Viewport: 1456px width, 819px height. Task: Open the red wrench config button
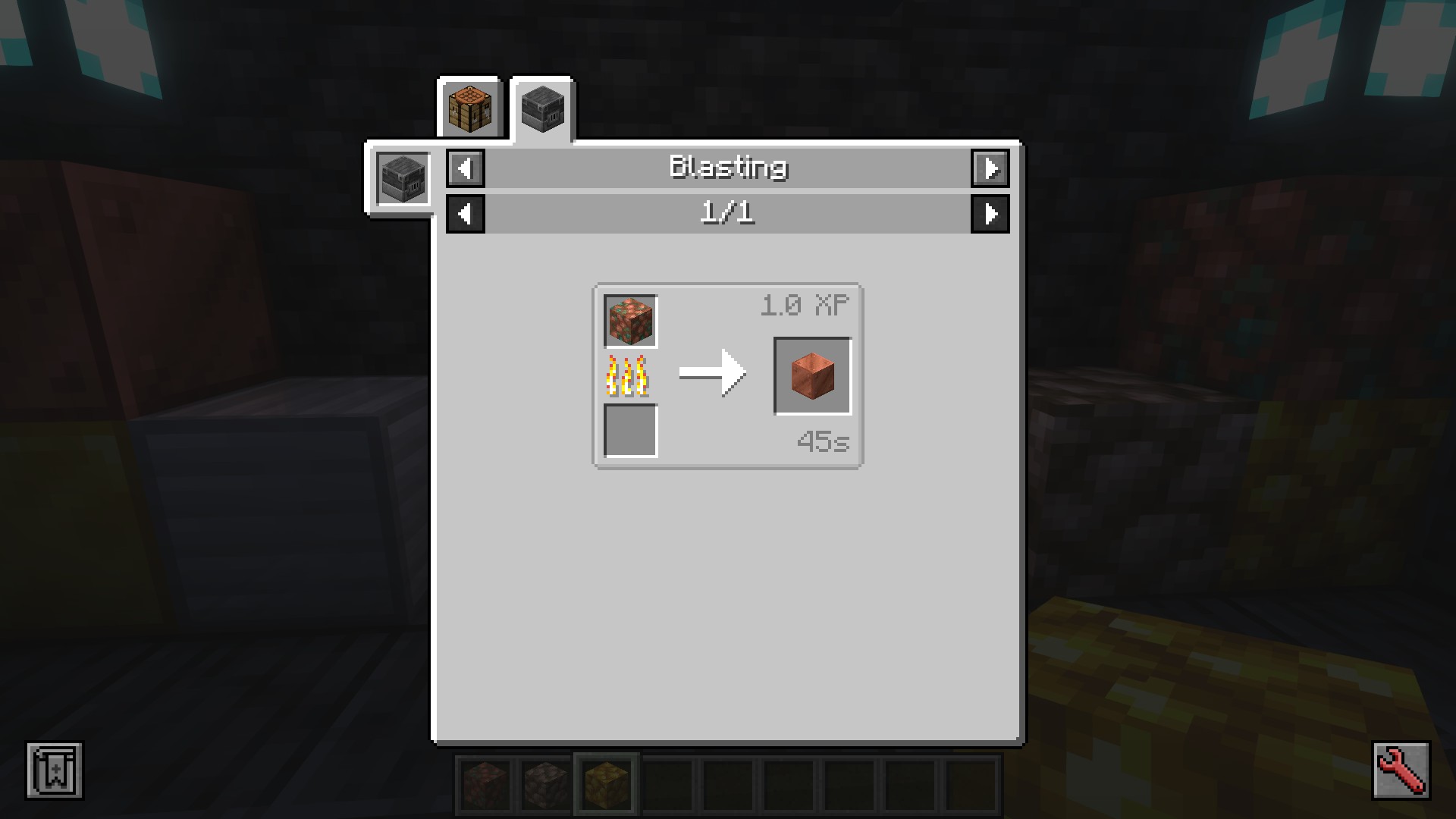pyautogui.click(x=1401, y=771)
